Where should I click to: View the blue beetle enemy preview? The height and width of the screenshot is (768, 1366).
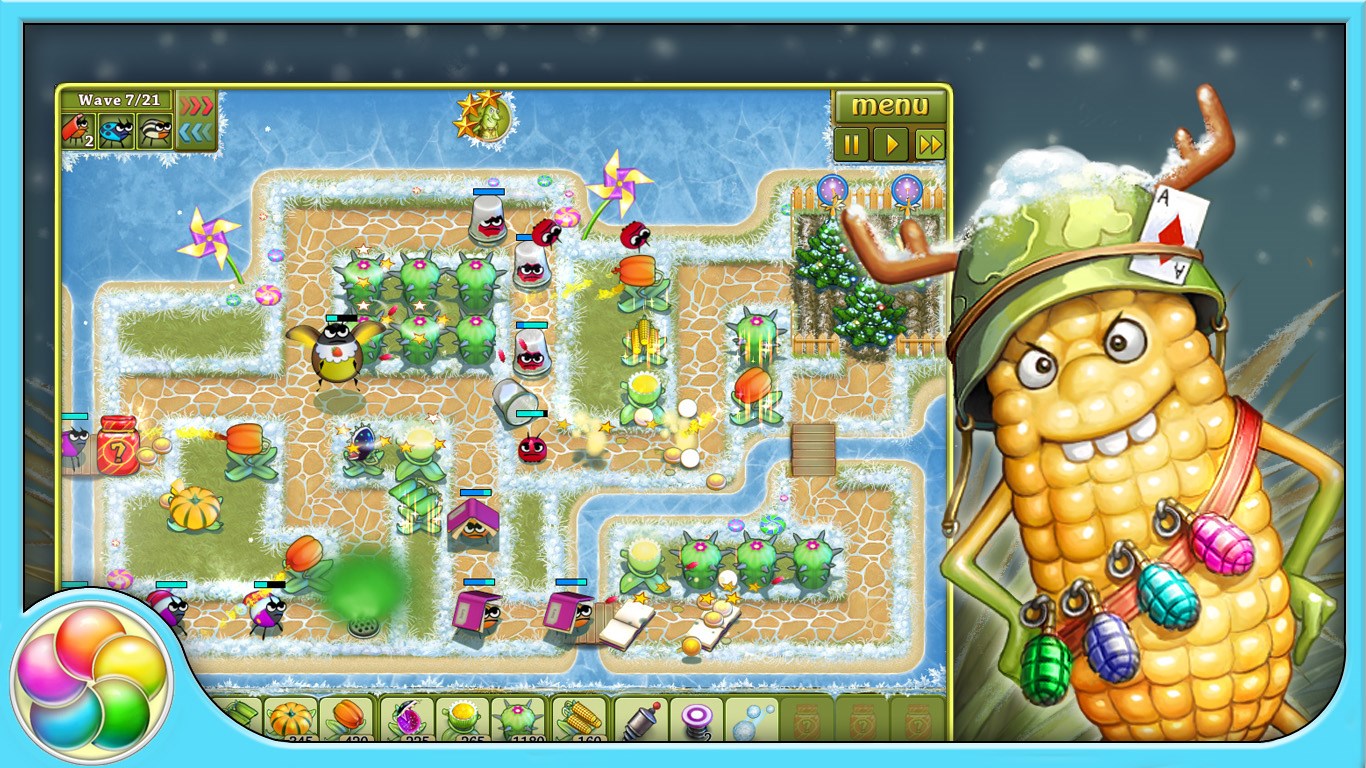[x=115, y=131]
